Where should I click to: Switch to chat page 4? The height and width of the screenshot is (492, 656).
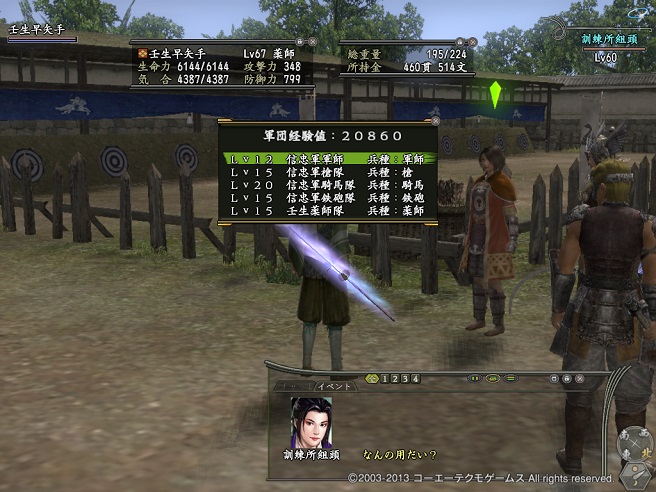414,379
